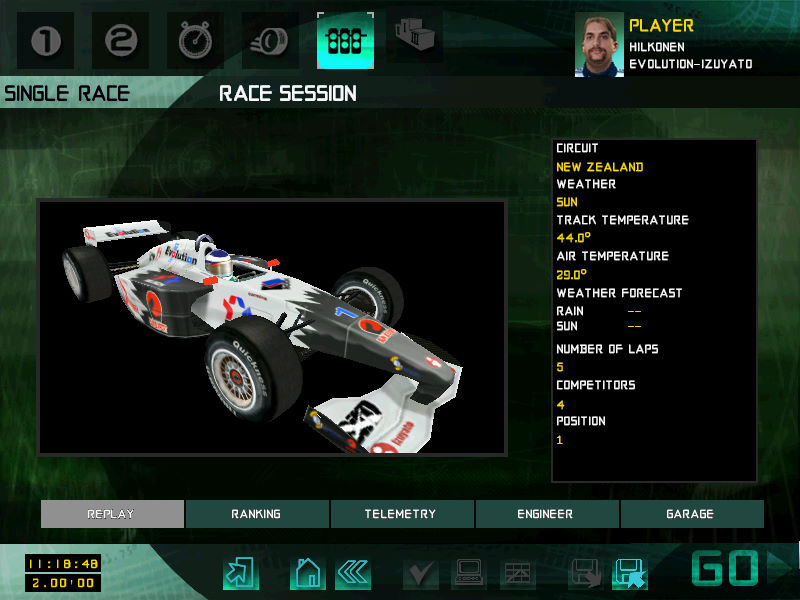Switch to the Ranking tab
The width and height of the screenshot is (800, 600).
[x=256, y=514]
